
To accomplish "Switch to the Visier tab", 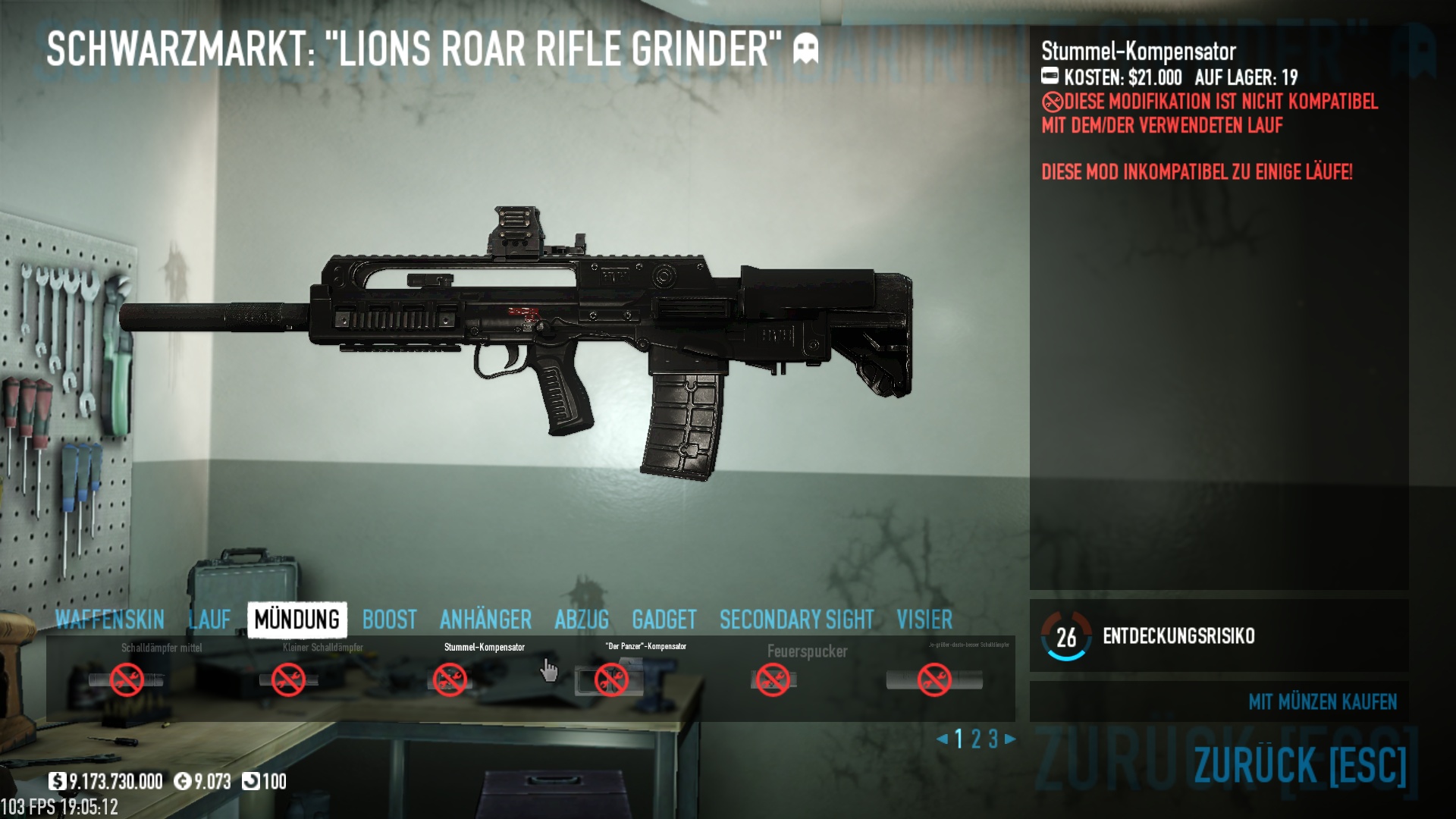I will 924,620.
